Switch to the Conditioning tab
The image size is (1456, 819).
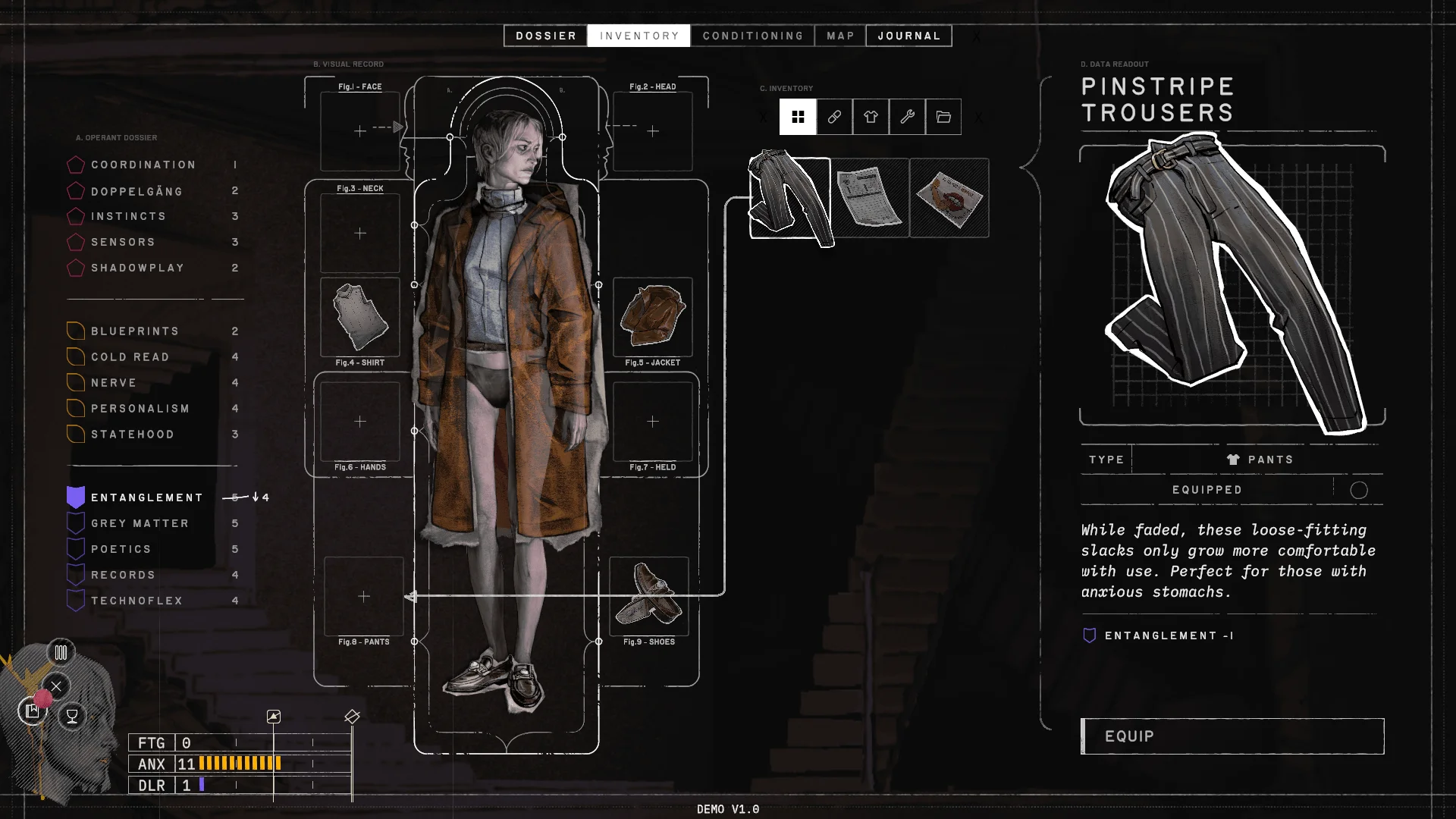tap(752, 35)
